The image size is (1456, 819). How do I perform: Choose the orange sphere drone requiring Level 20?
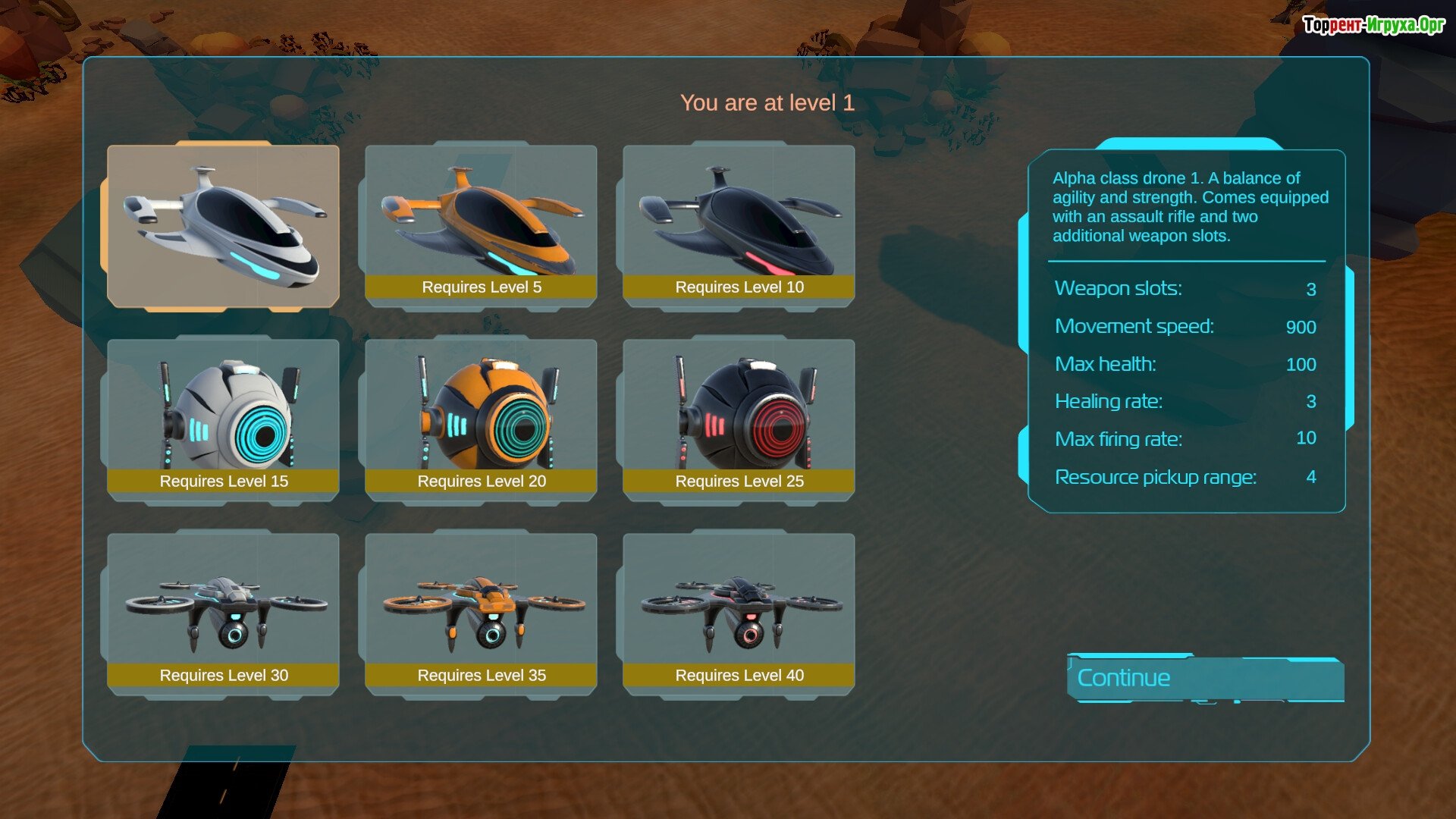481,419
